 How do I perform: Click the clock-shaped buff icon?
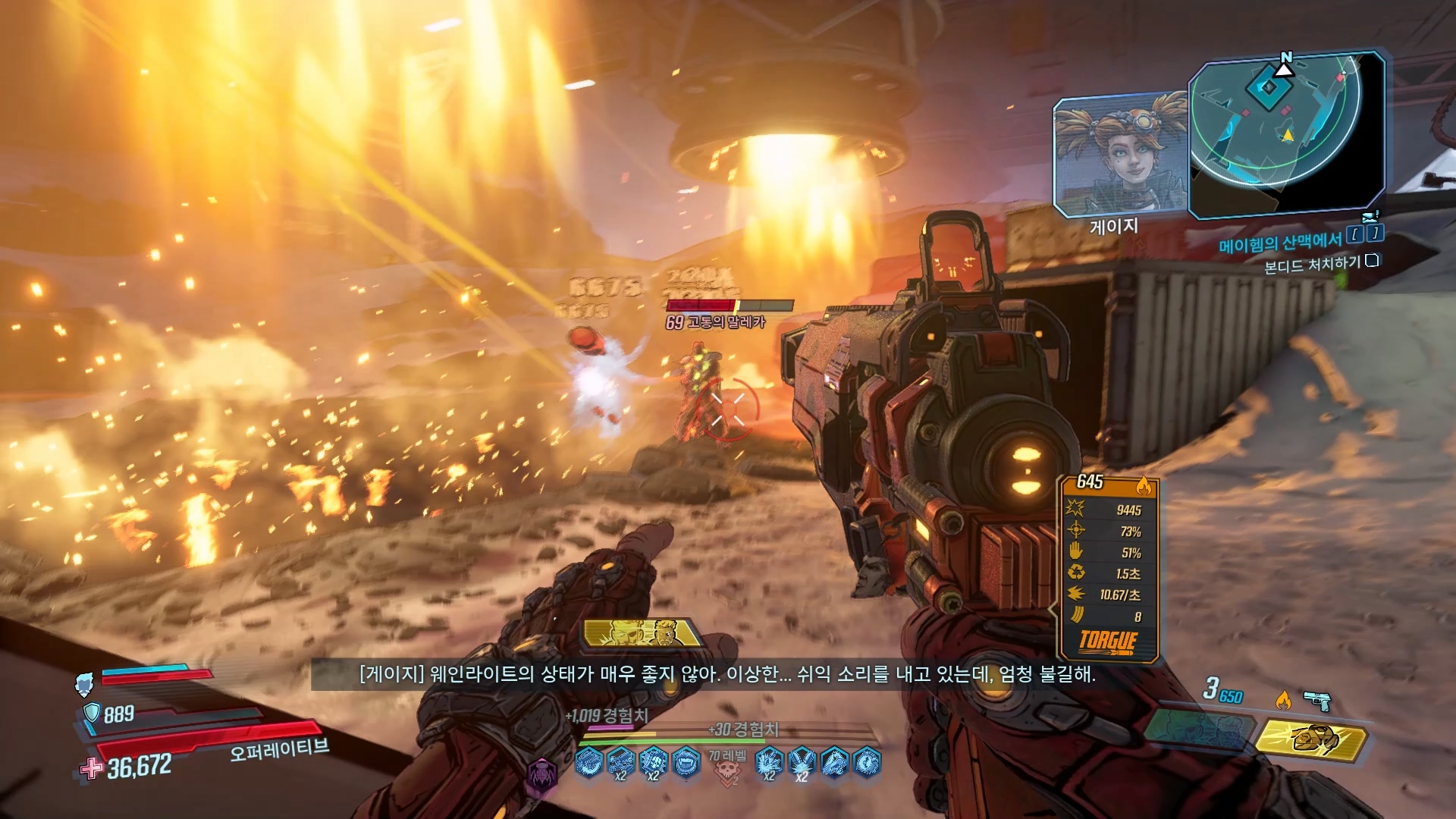867,761
